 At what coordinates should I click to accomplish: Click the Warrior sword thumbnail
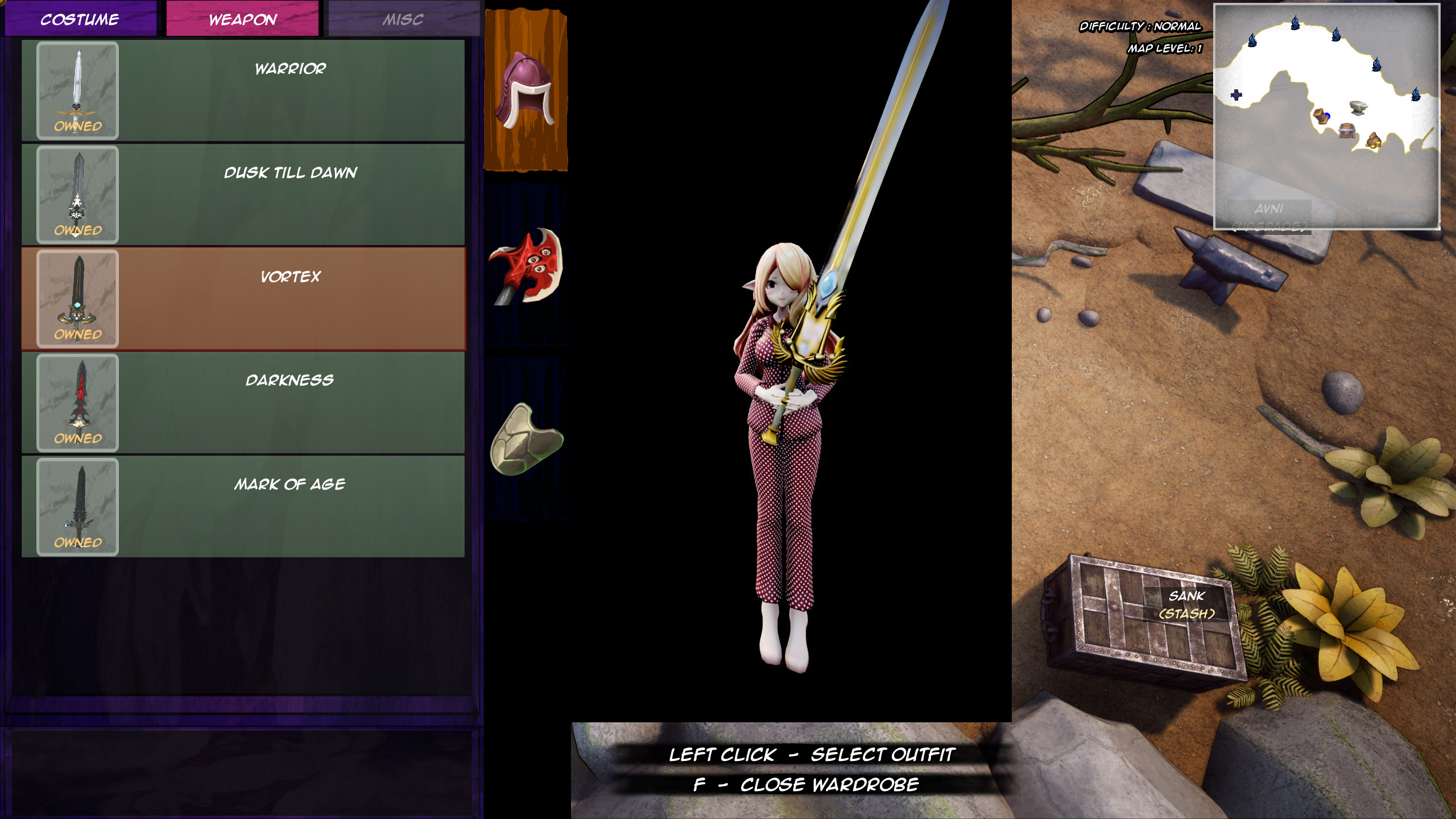coord(77,91)
